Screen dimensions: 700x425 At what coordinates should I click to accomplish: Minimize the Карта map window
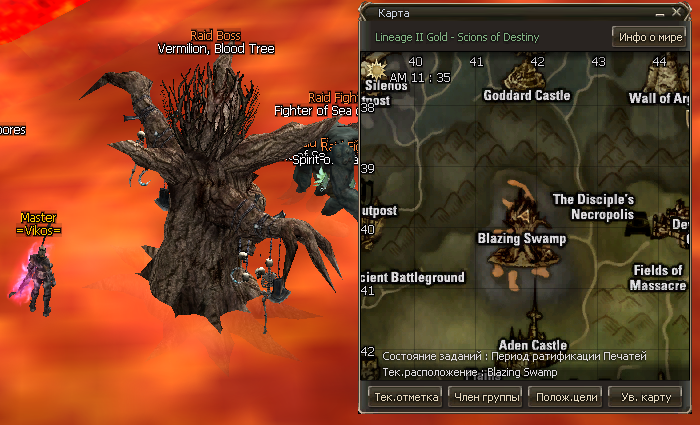(659, 15)
